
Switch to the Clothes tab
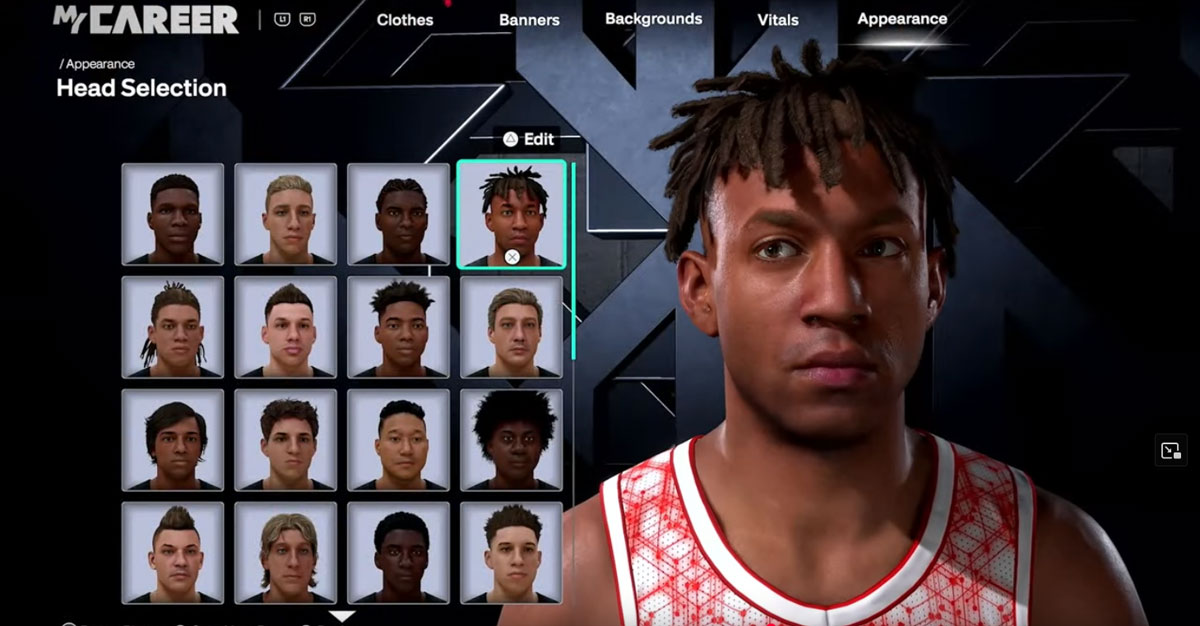(405, 20)
